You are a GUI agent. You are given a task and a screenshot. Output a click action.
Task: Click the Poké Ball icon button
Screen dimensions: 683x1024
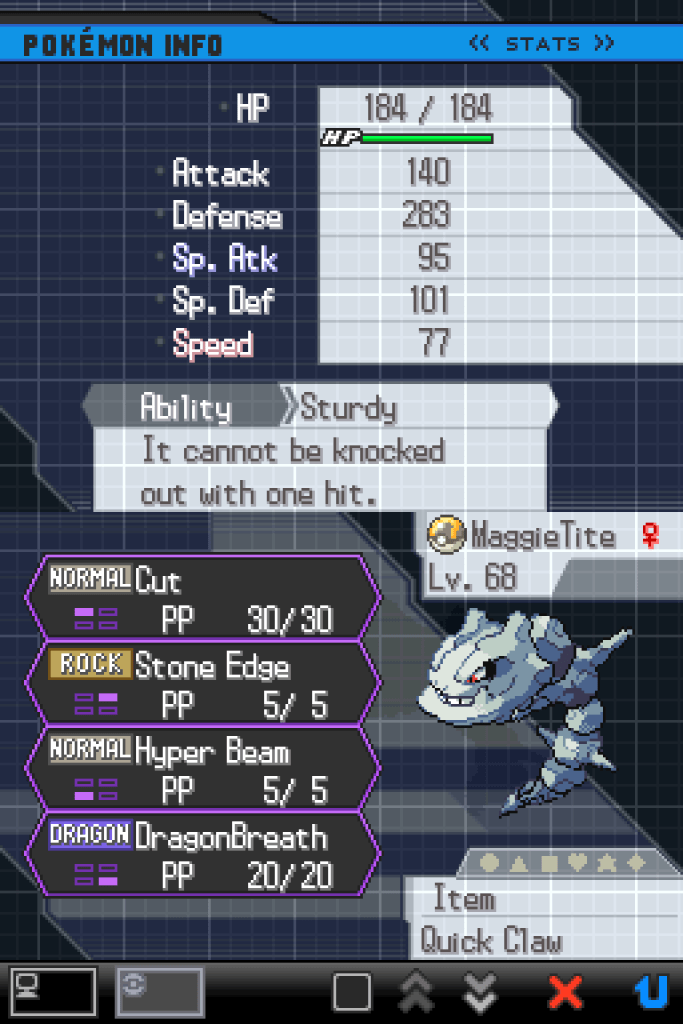coord(159,991)
